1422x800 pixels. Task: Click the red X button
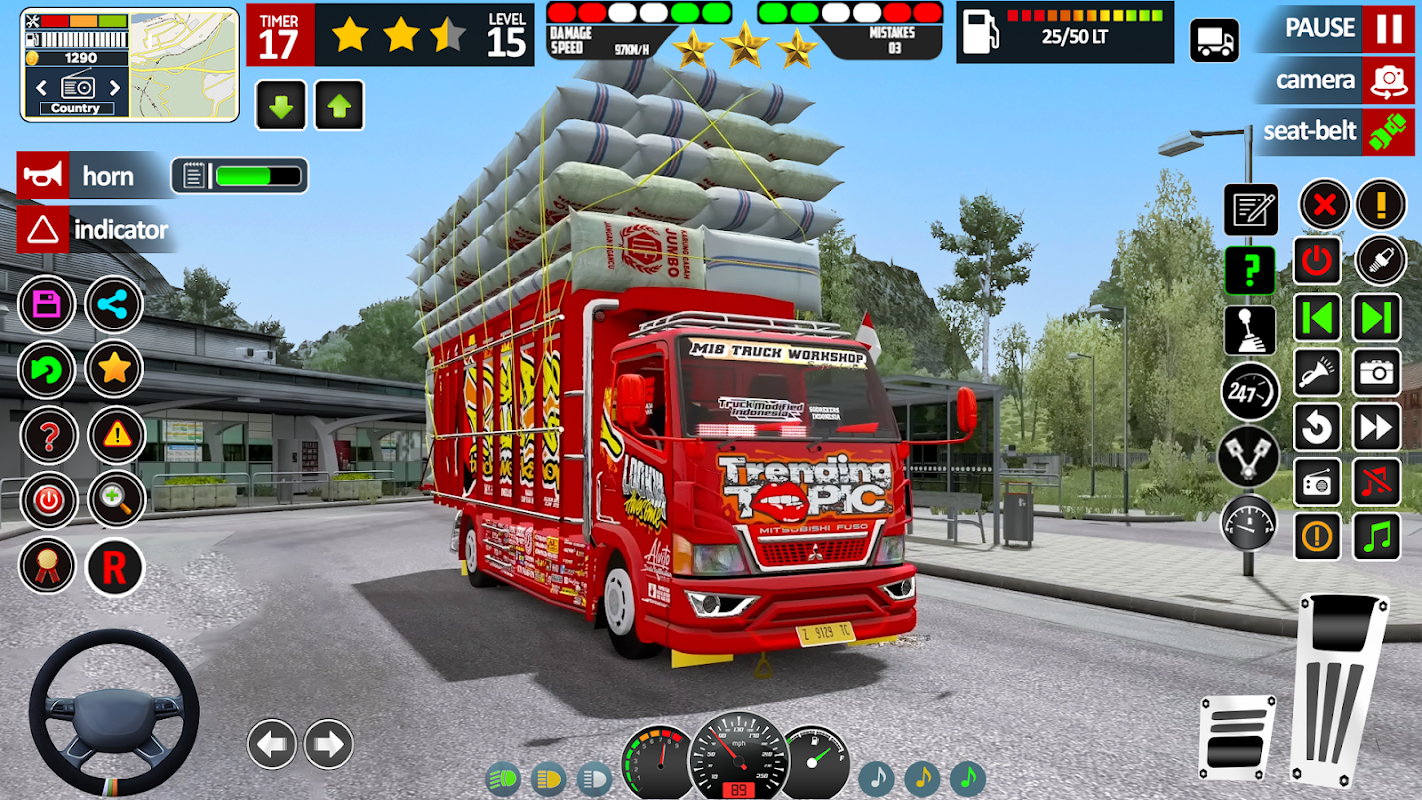coord(1324,206)
